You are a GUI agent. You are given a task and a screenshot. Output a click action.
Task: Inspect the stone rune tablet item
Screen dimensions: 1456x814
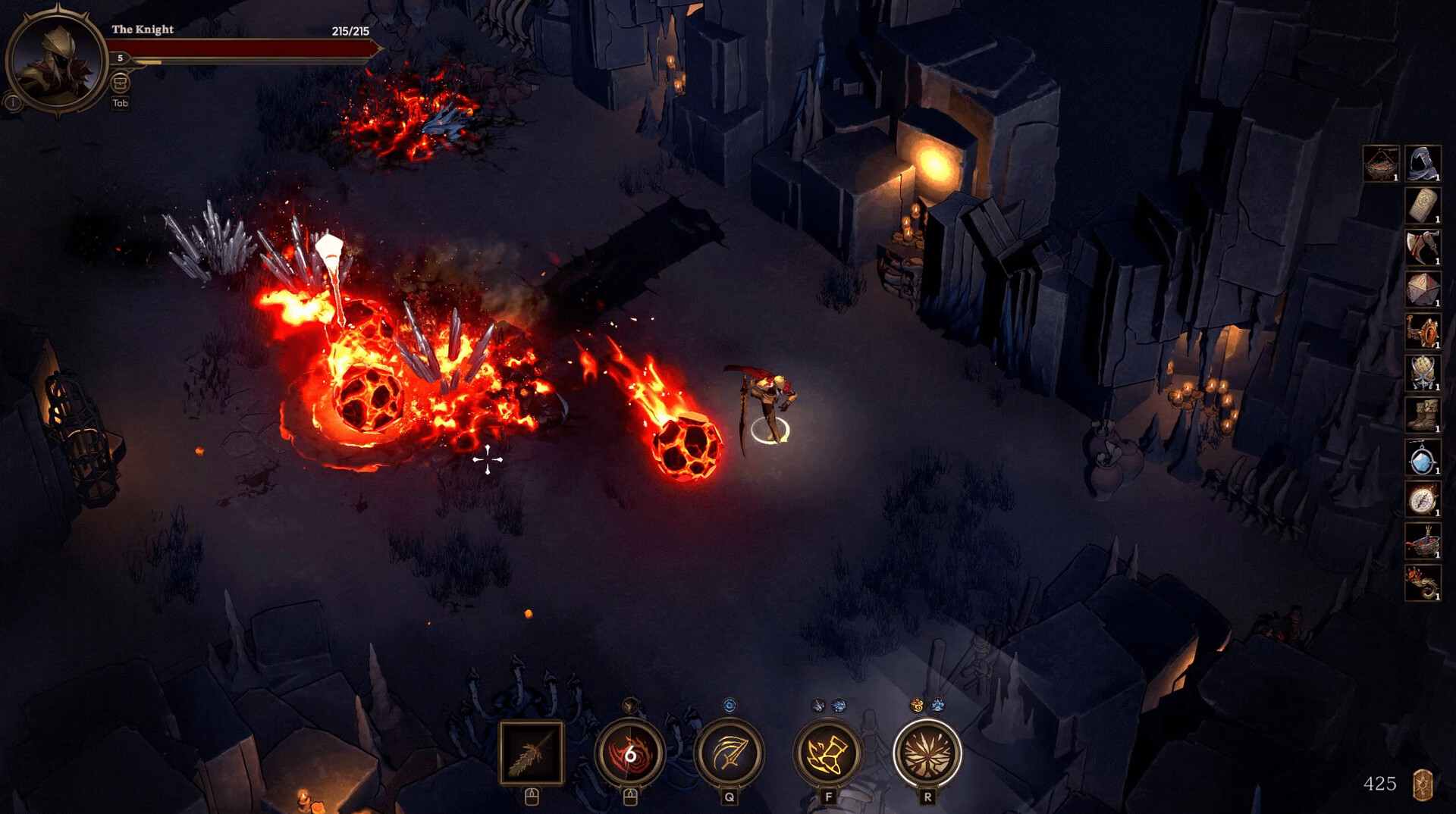point(1423,205)
